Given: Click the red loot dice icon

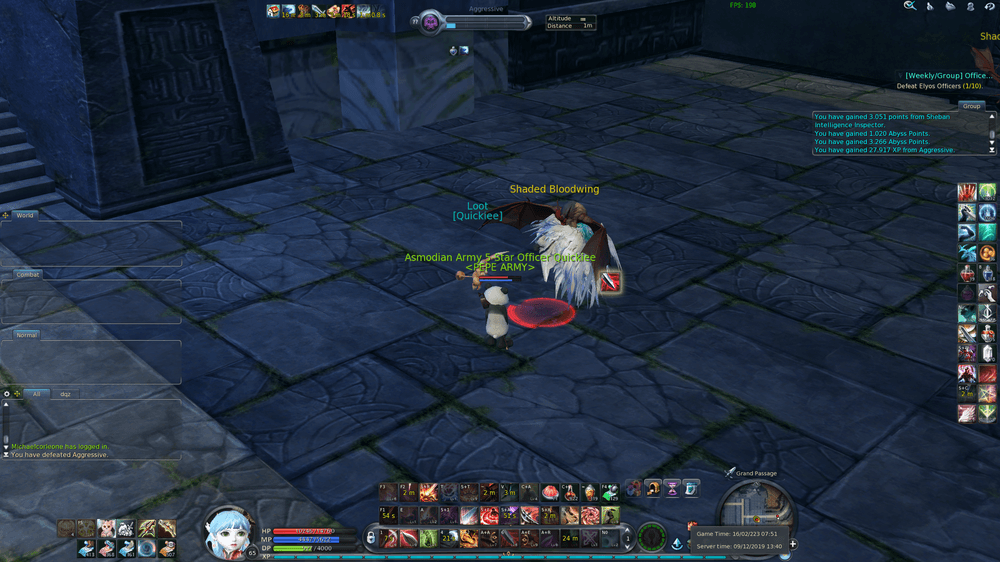Looking at the screenshot, I should tap(610, 282).
